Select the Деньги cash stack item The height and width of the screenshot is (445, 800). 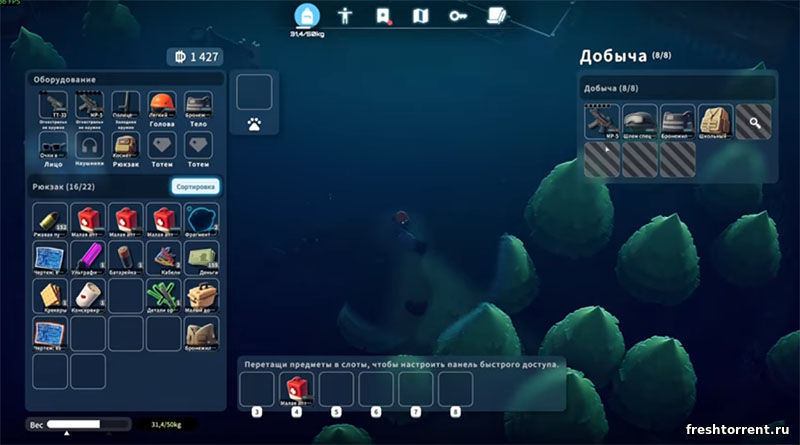tap(201, 256)
